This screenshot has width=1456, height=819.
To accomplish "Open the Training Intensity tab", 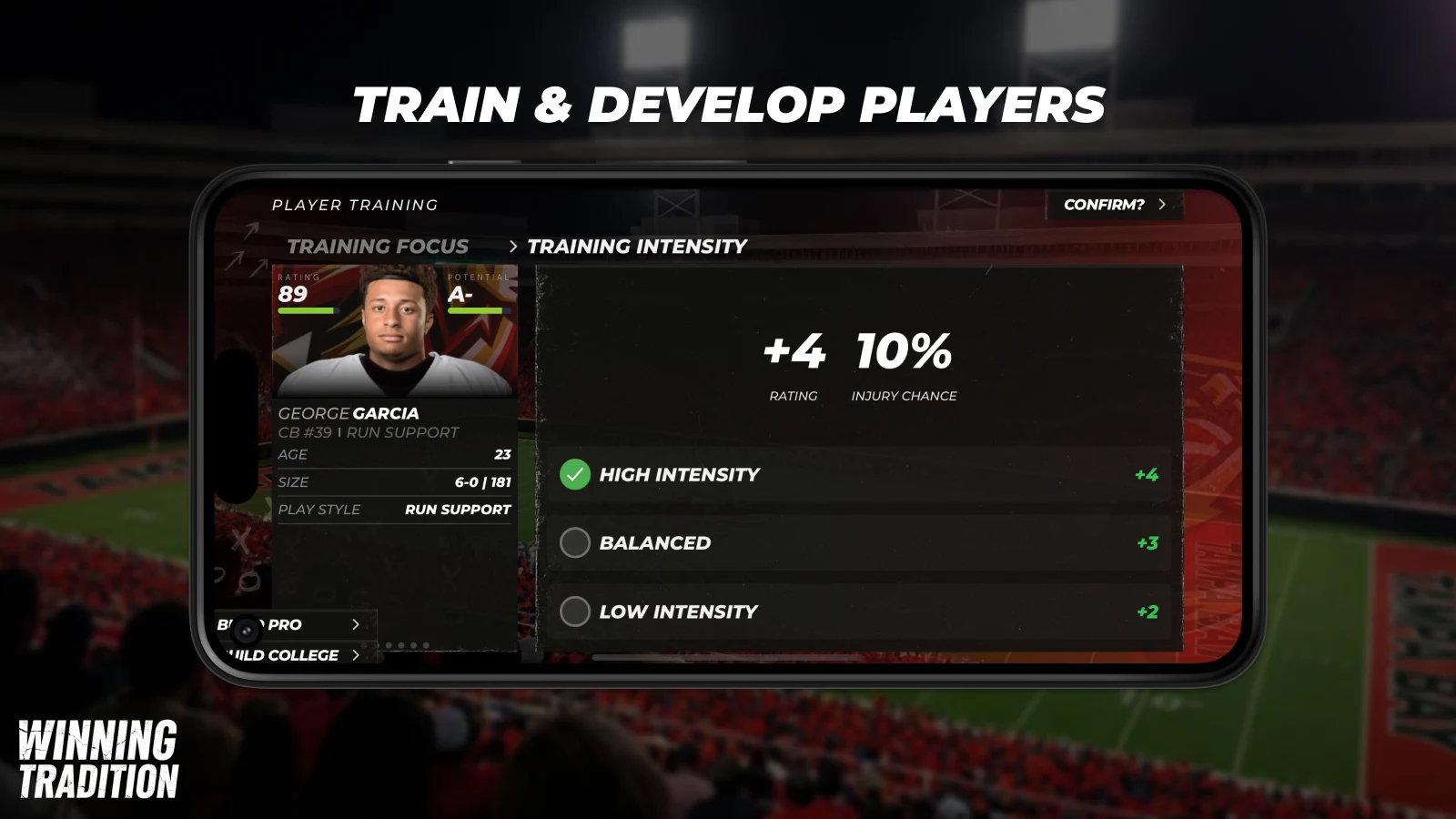I will point(637,247).
